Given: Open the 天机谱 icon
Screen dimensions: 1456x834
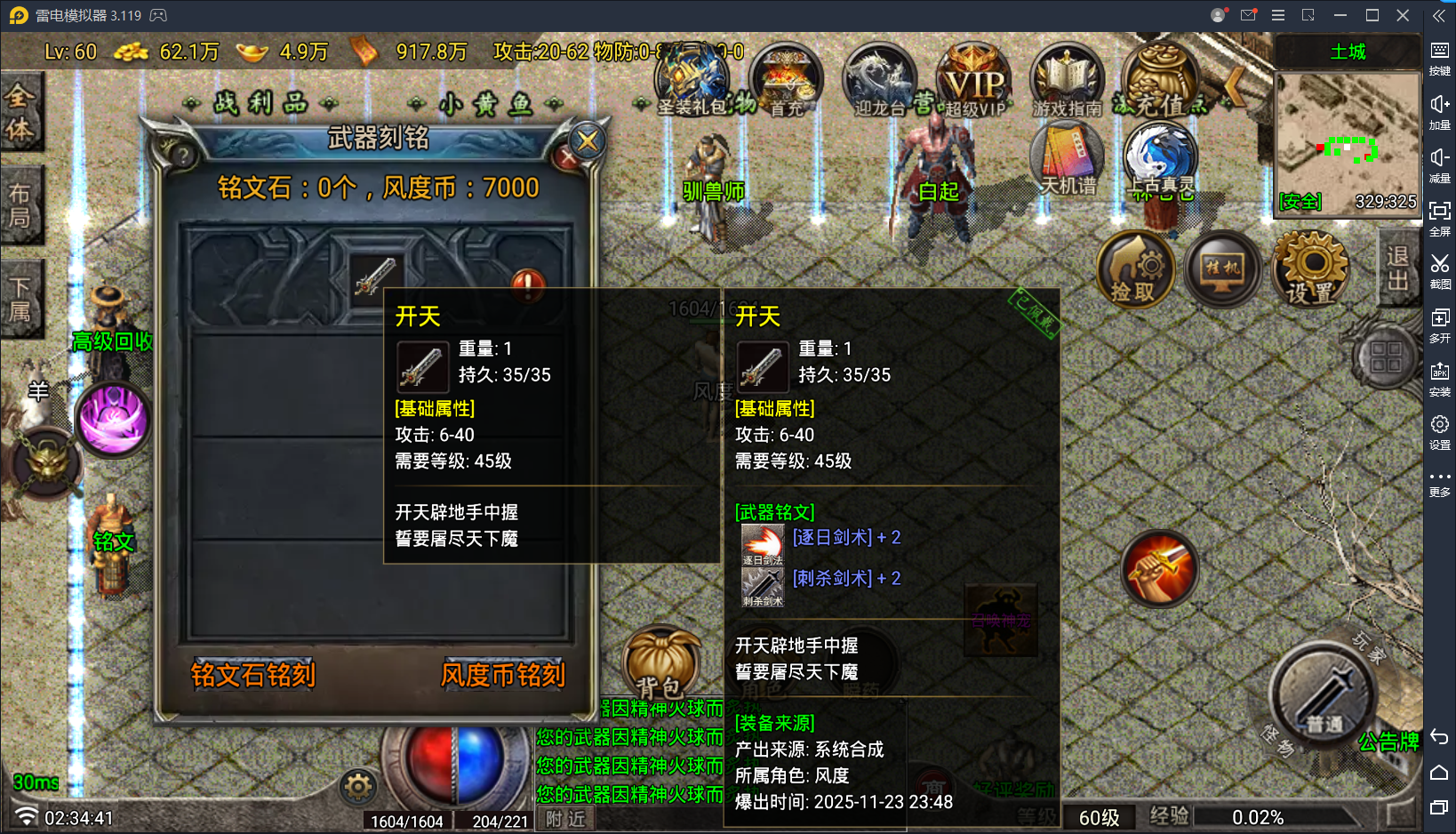Looking at the screenshot, I should [x=1066, y=158].
